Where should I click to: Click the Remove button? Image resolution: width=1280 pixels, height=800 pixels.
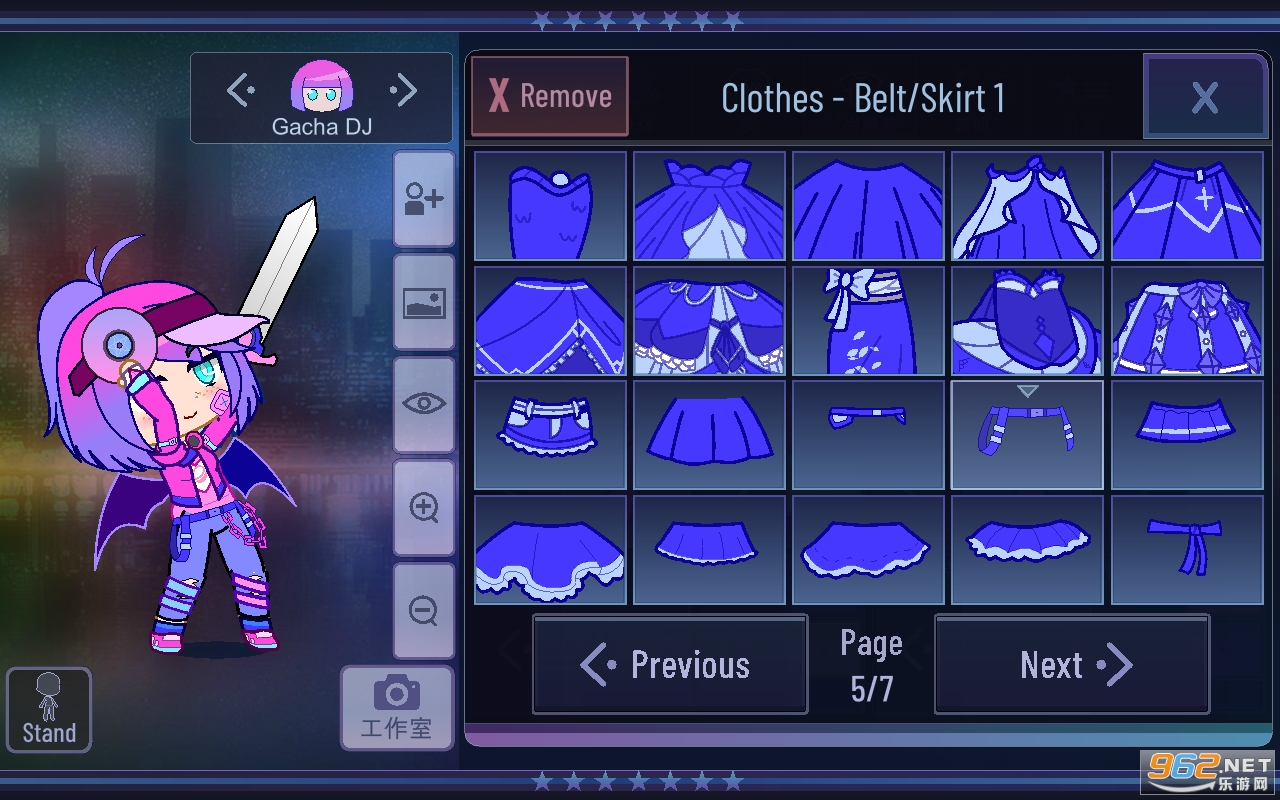pos(550,96)
